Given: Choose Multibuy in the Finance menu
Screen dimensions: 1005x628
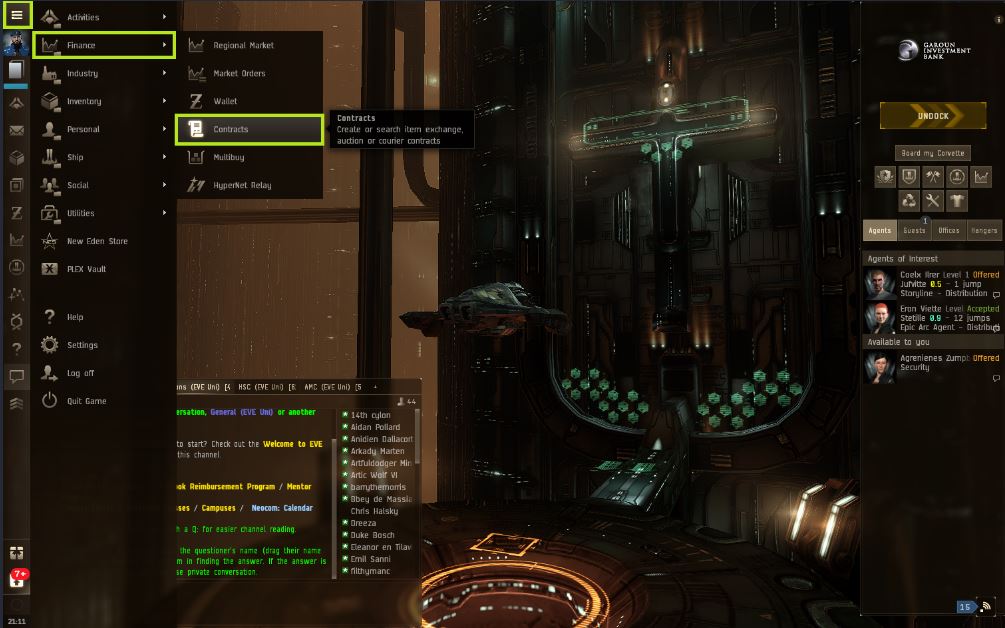Looking at the screenshot, I should coord(249,157).
